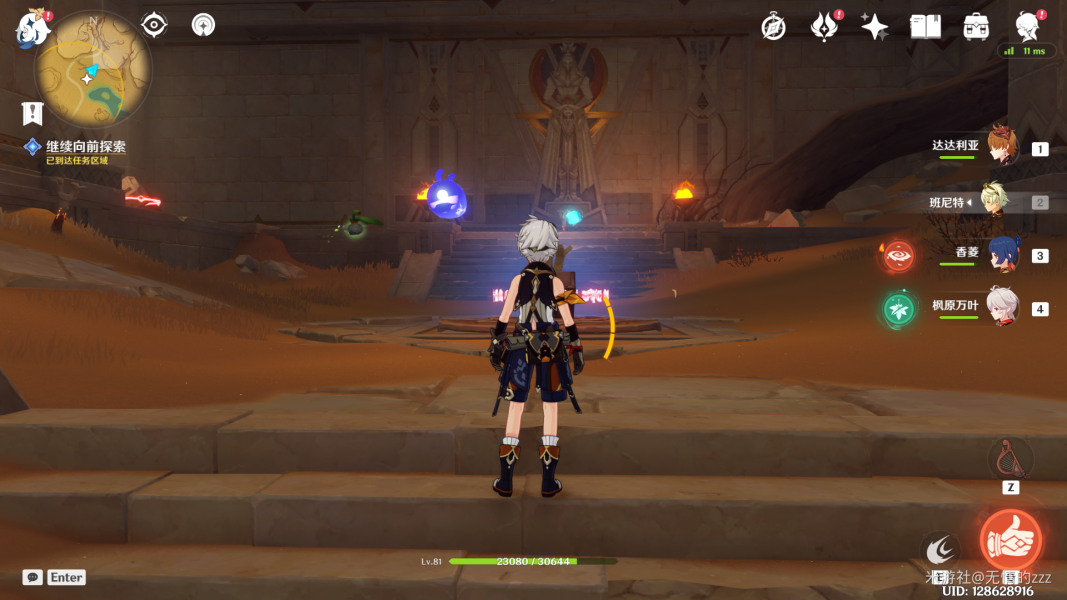Image resolution: width=1067 pixels, height=600 pixels.
Task: Open the quest log banner icon
Action: [33, 113]
